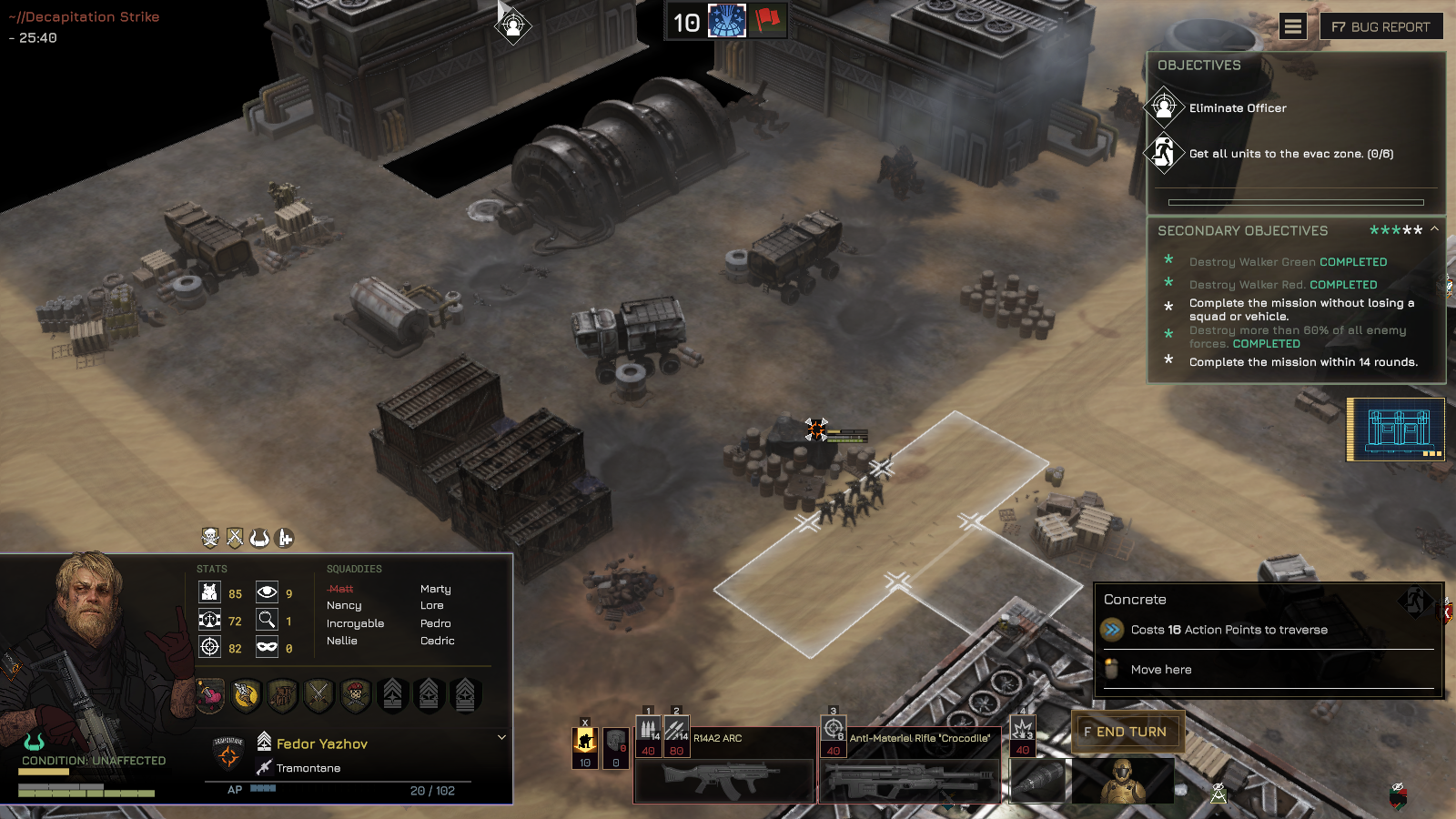Expand the Fedor Yazhov squad dropdown
Screen dimensions: 1456x819
pos(501,737)
